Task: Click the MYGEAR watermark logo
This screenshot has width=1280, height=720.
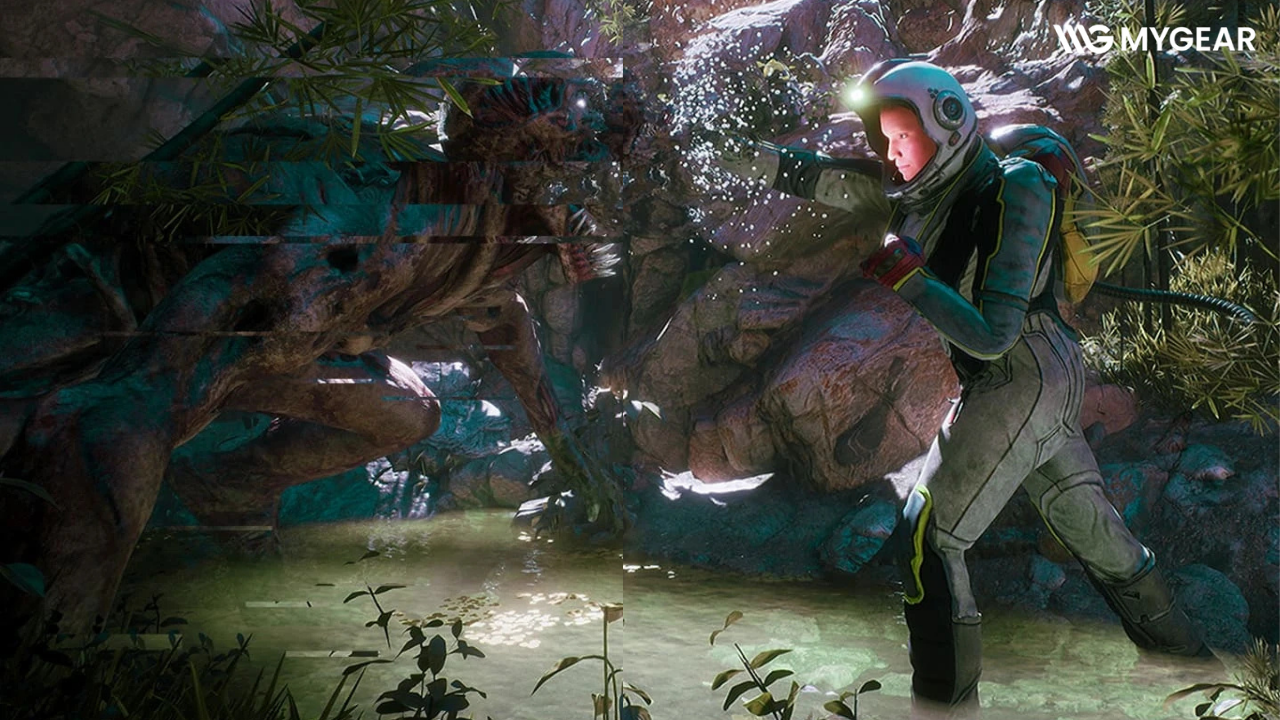Action: point(1154,39)
